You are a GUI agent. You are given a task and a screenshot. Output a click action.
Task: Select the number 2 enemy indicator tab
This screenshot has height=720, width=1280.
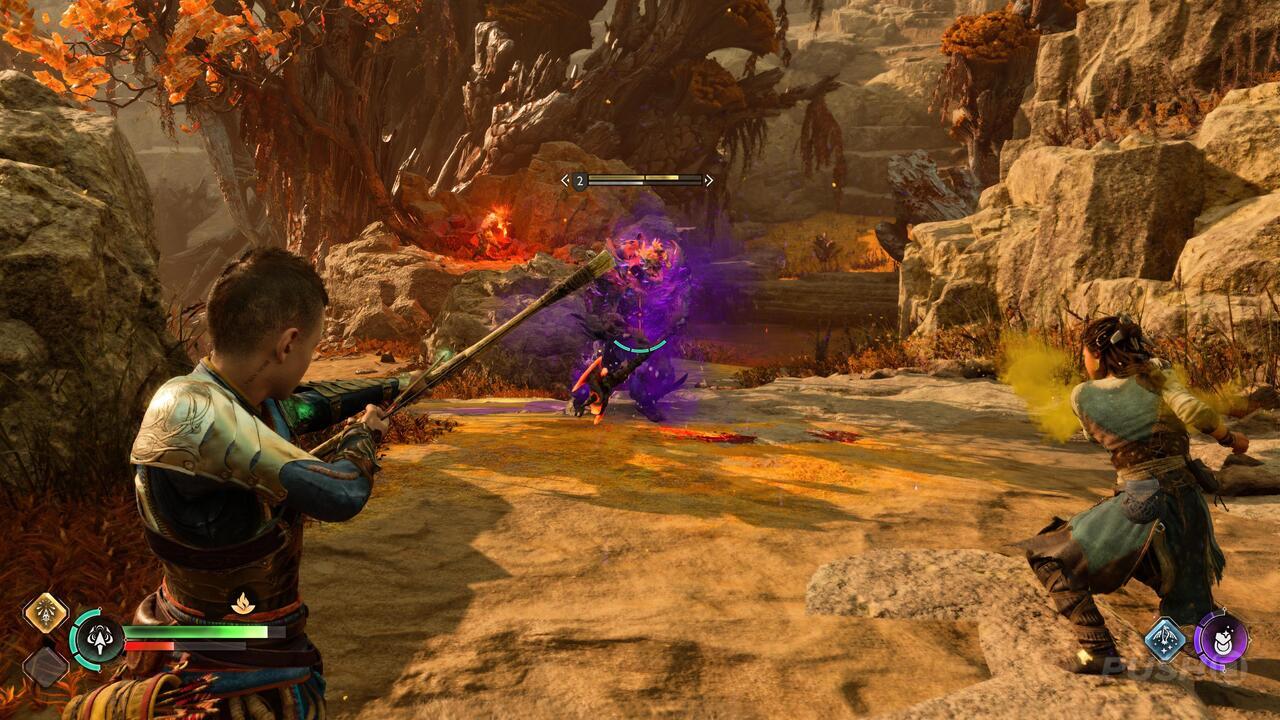click(580, 181)
